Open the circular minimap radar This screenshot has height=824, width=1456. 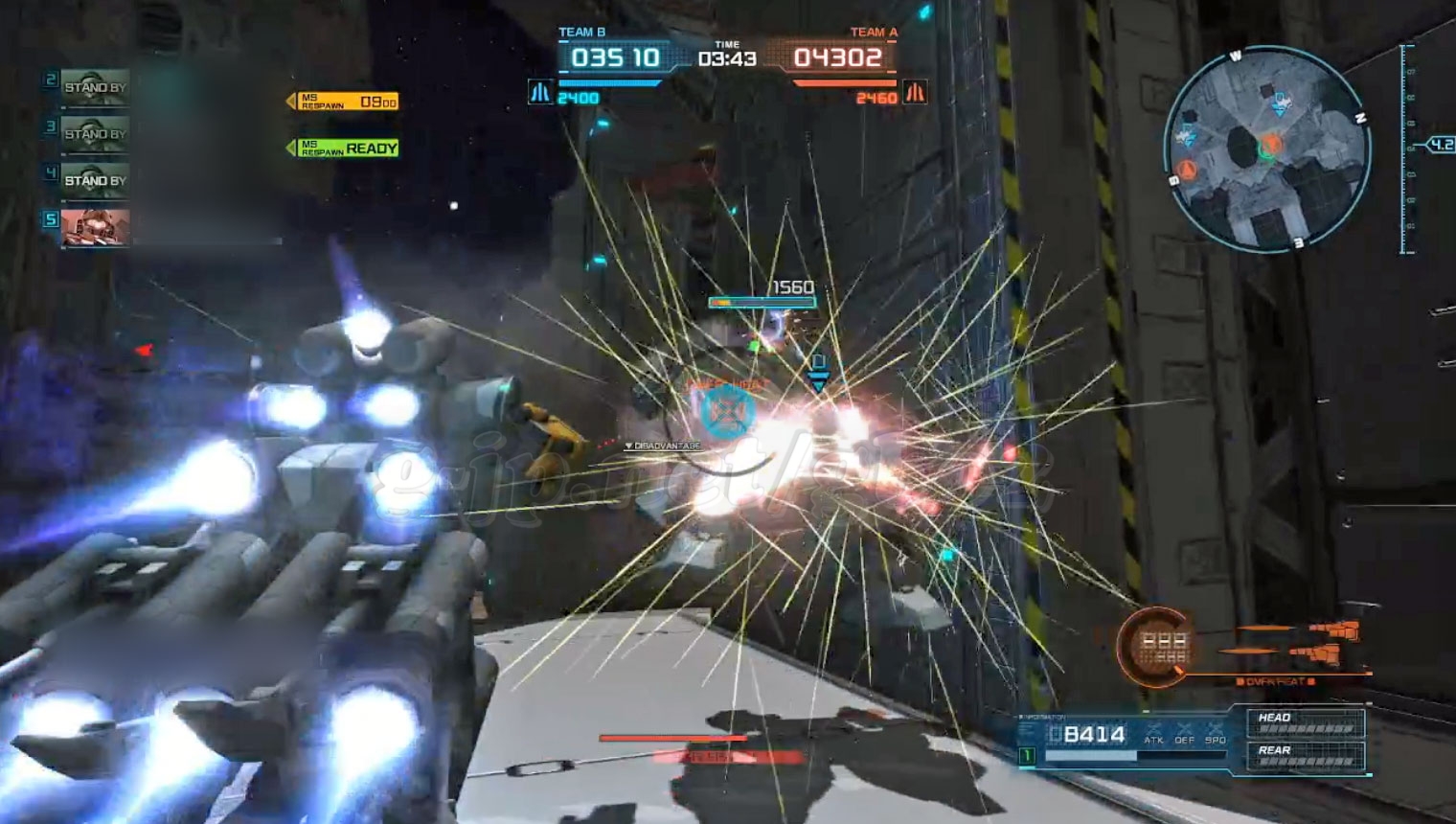pos(1267,150)
